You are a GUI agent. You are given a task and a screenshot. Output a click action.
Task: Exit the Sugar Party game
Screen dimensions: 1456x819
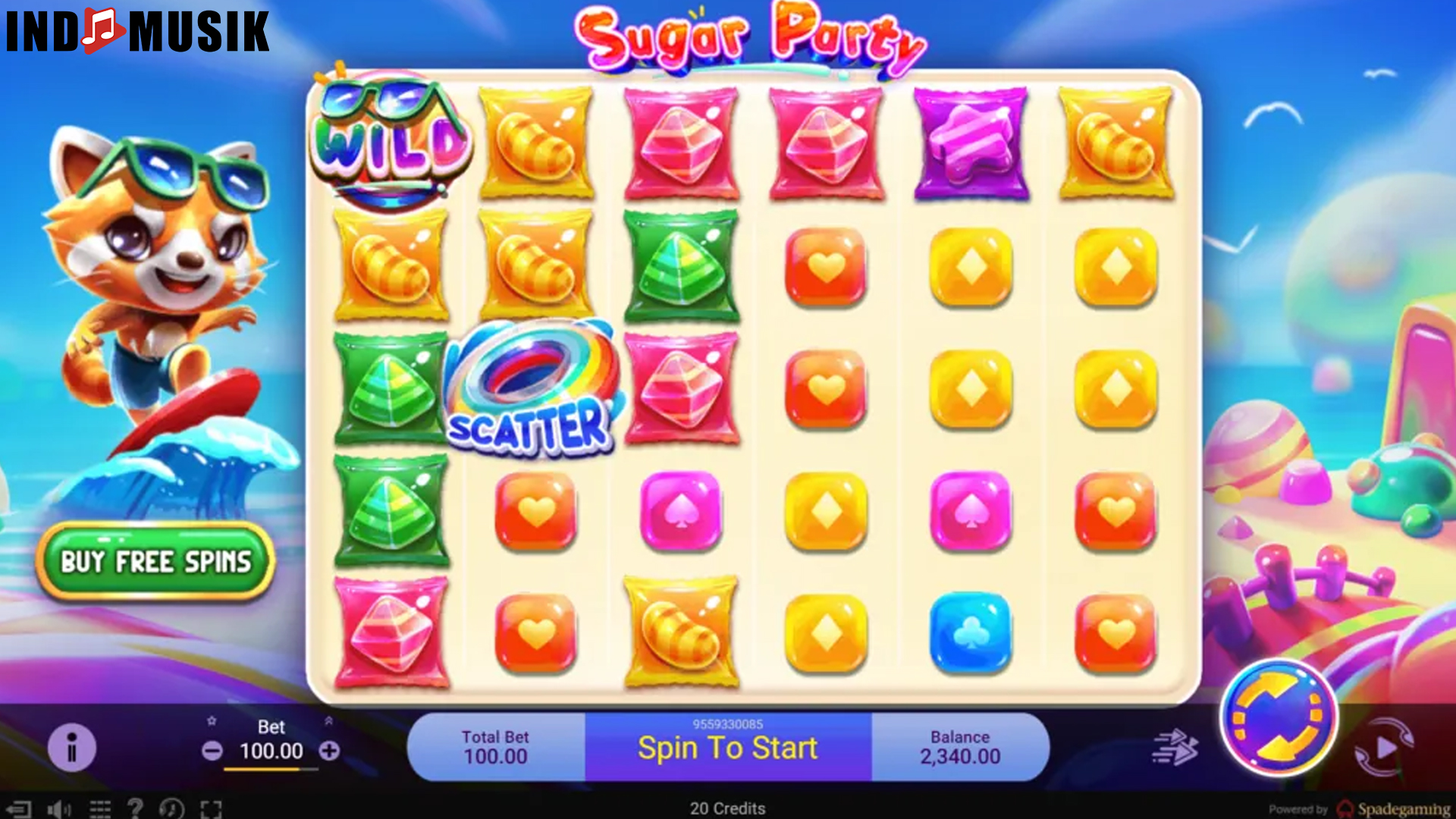pyautogui.click(x=20, y=808)
